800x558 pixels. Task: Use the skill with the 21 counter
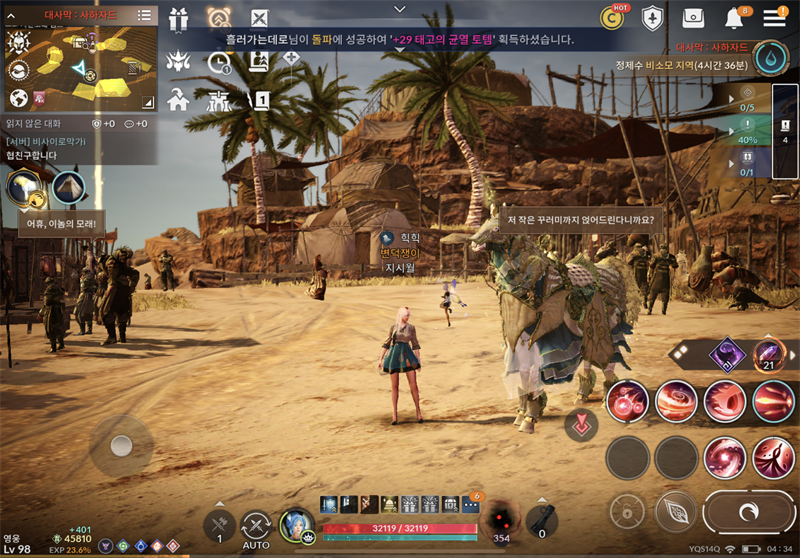(x=770, y=355)
